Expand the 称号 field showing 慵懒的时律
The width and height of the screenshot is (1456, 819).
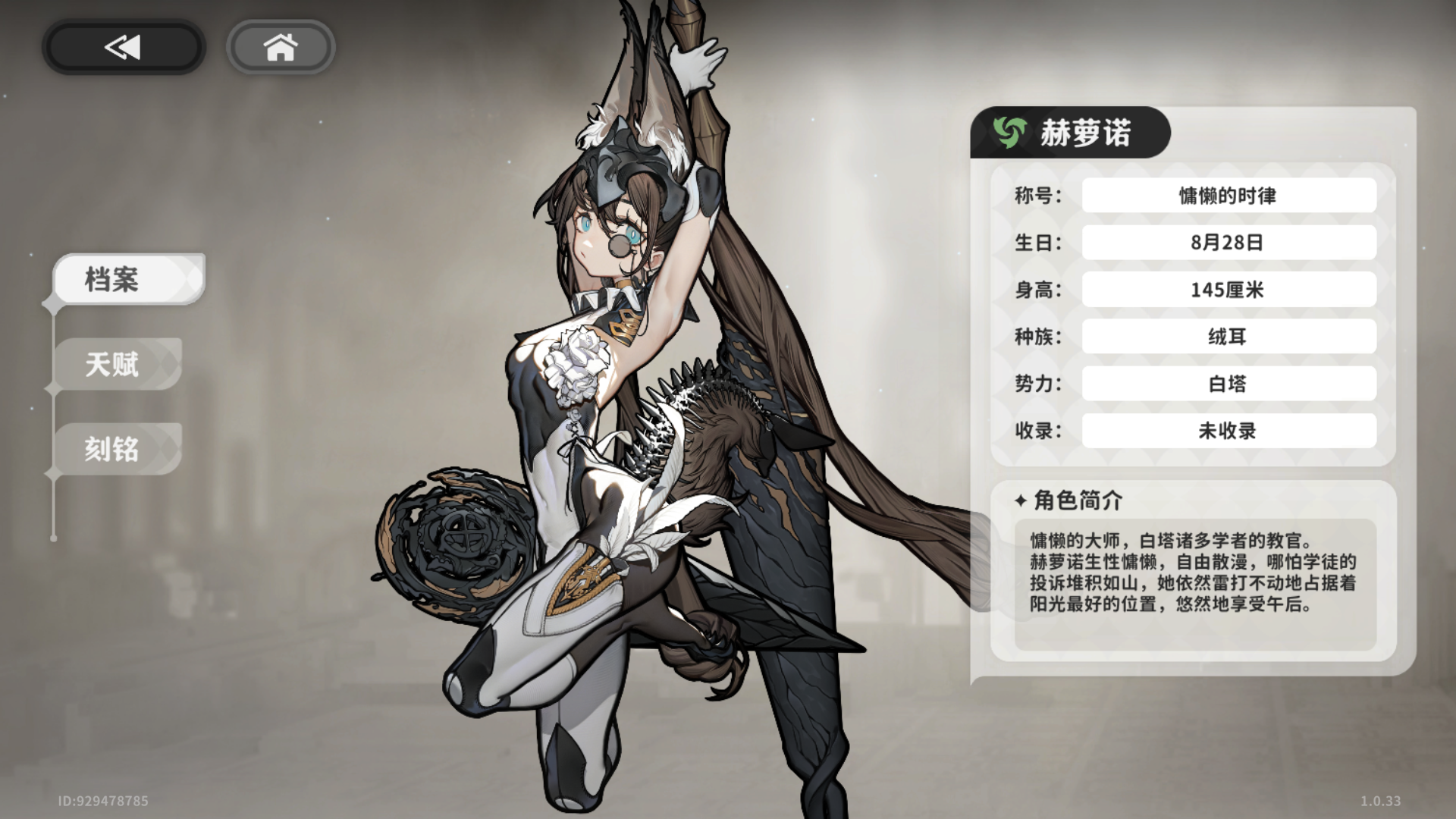[x=1228, y=195]
